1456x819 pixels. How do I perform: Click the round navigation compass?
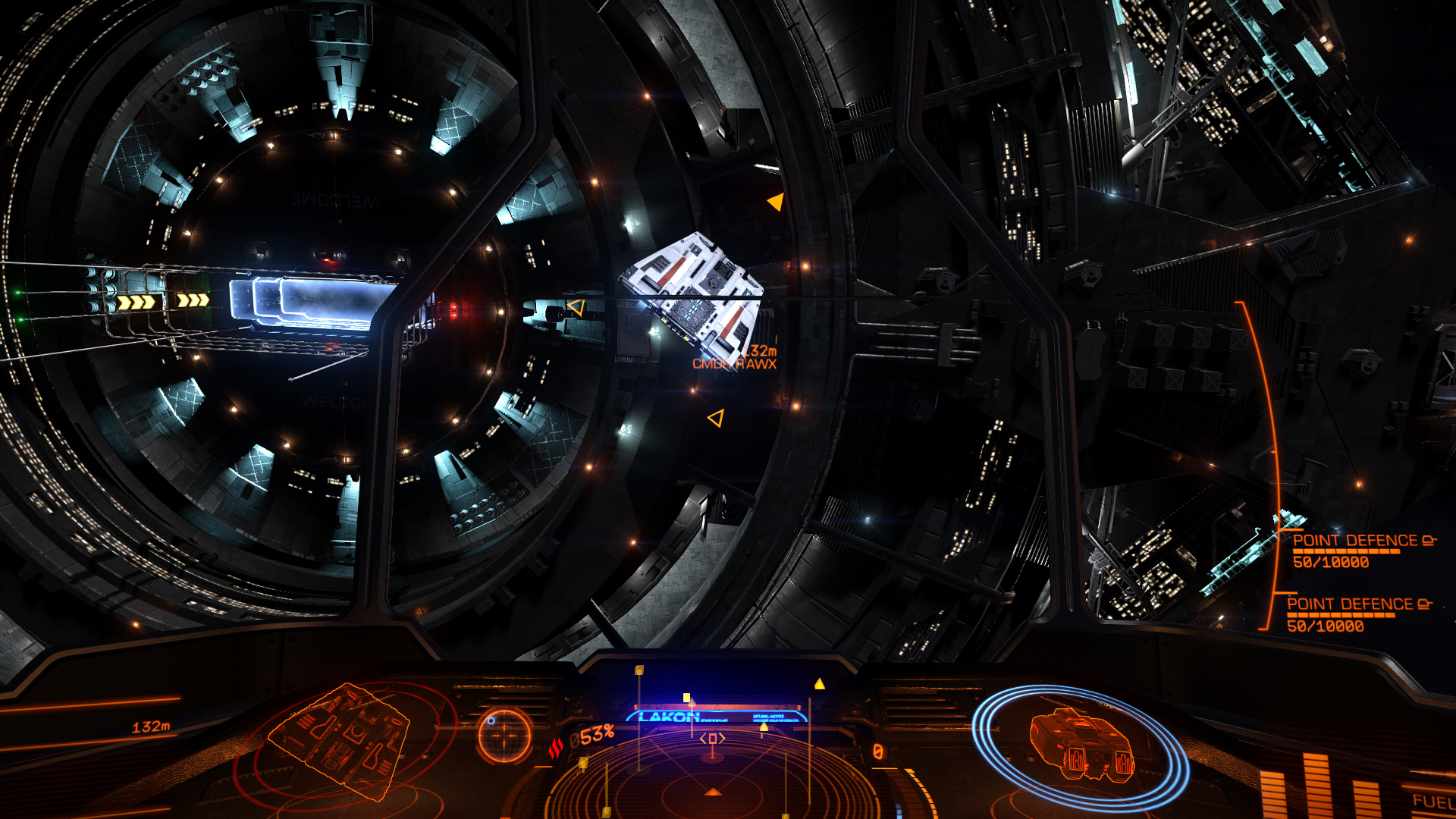click(x=504, y=735)
